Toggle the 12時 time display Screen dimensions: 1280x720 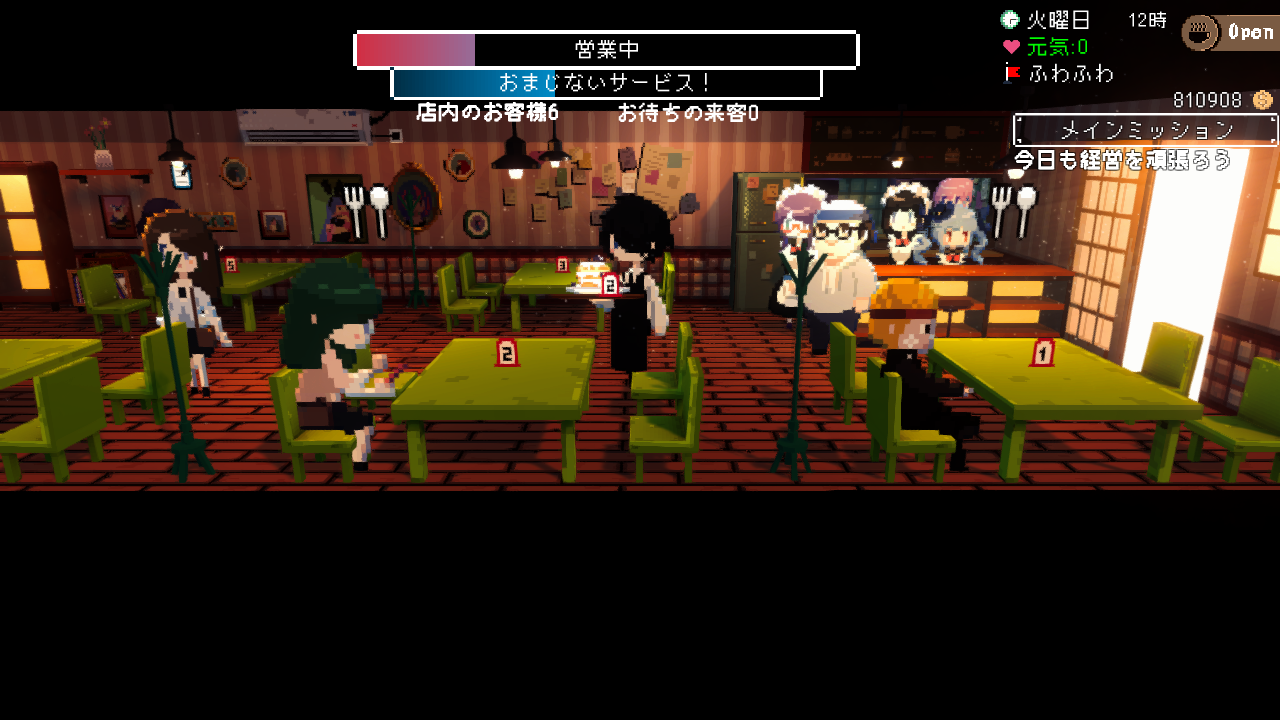point(1148,20)
